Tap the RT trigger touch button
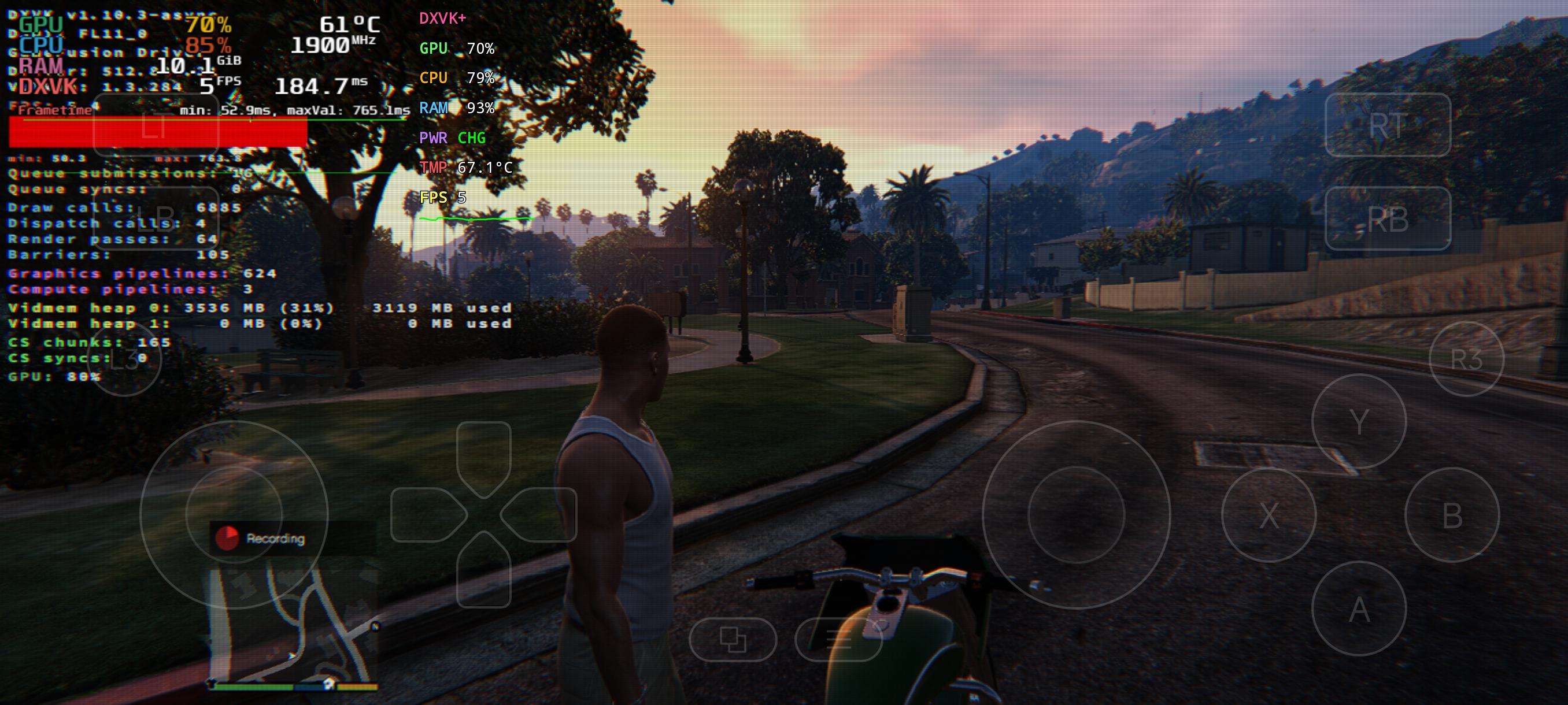Image resolution: width=1568 pixels, height=705 pixels. tap(1387, 125)
